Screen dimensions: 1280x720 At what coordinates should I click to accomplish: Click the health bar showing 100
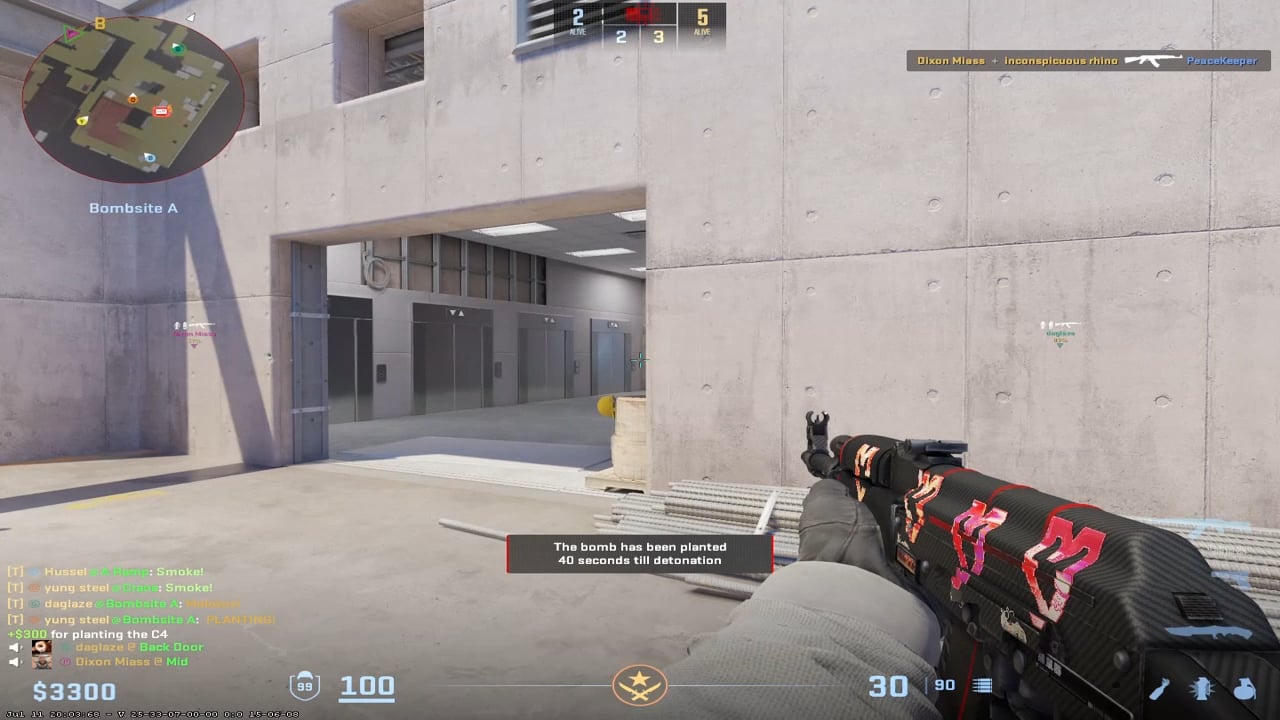point(367,686)
